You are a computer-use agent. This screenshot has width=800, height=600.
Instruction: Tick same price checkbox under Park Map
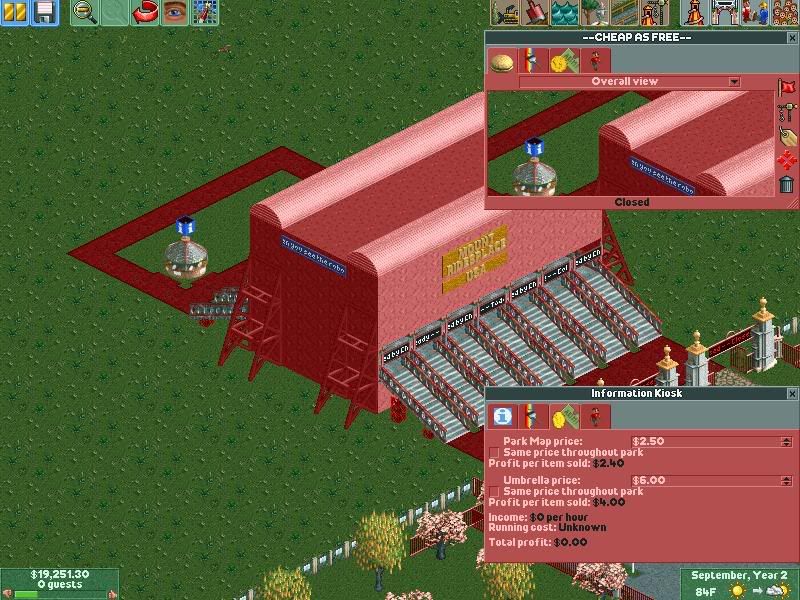pyautogui.click(x=494, y=453)
